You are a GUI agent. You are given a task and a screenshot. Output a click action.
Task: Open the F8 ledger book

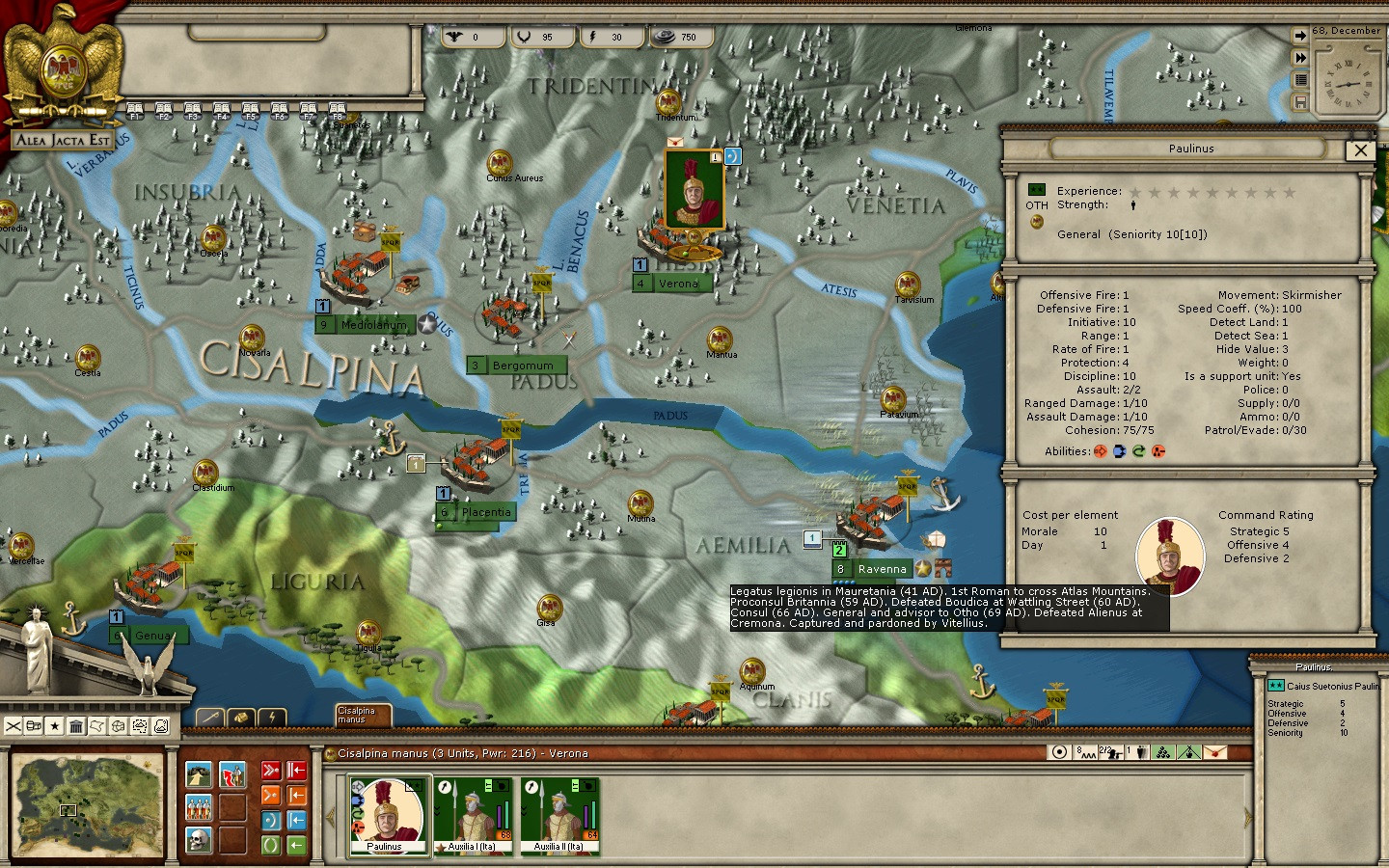click(337, 110)
